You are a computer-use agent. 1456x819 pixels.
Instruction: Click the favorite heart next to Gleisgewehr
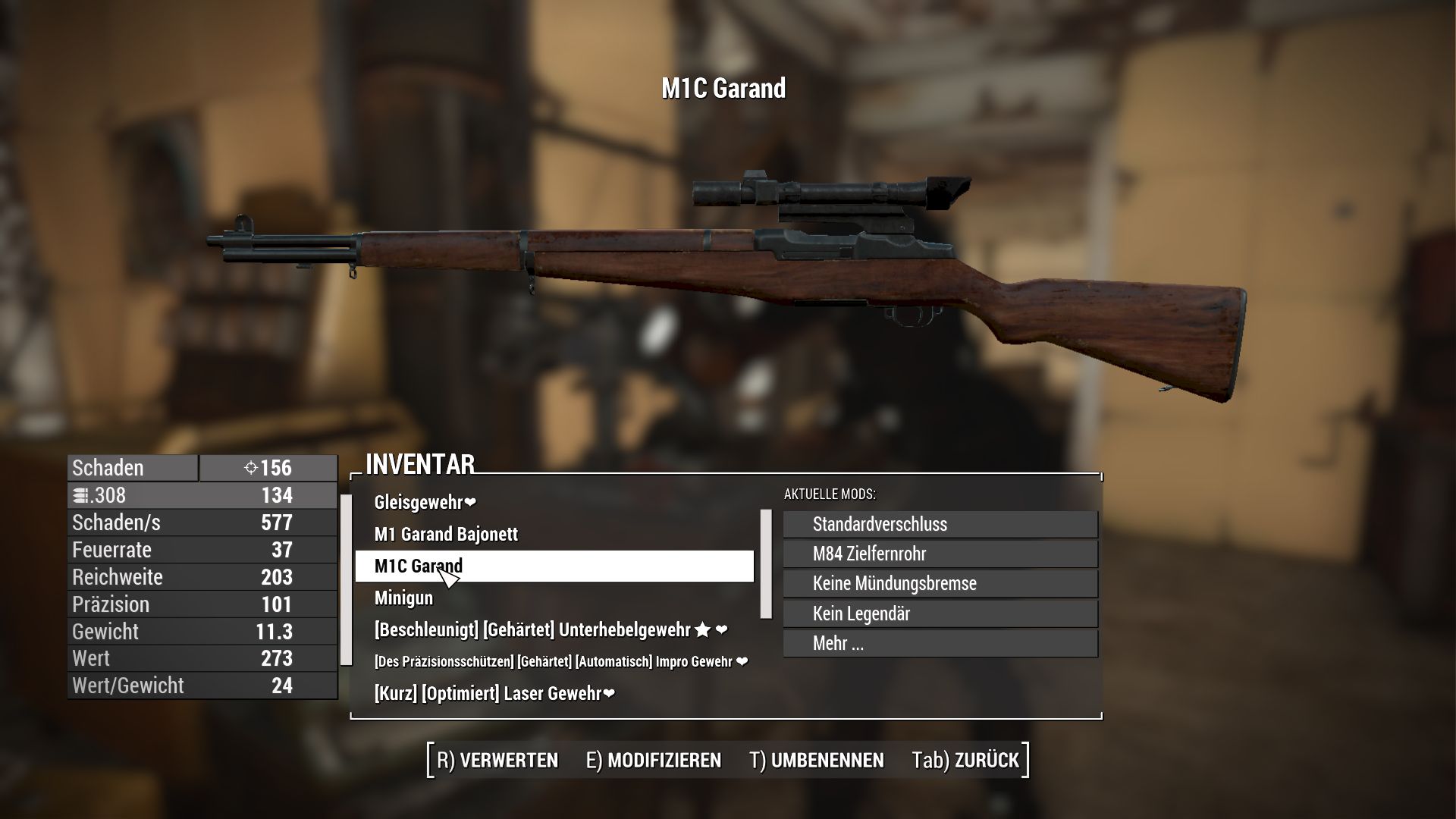tap(469, 501)
